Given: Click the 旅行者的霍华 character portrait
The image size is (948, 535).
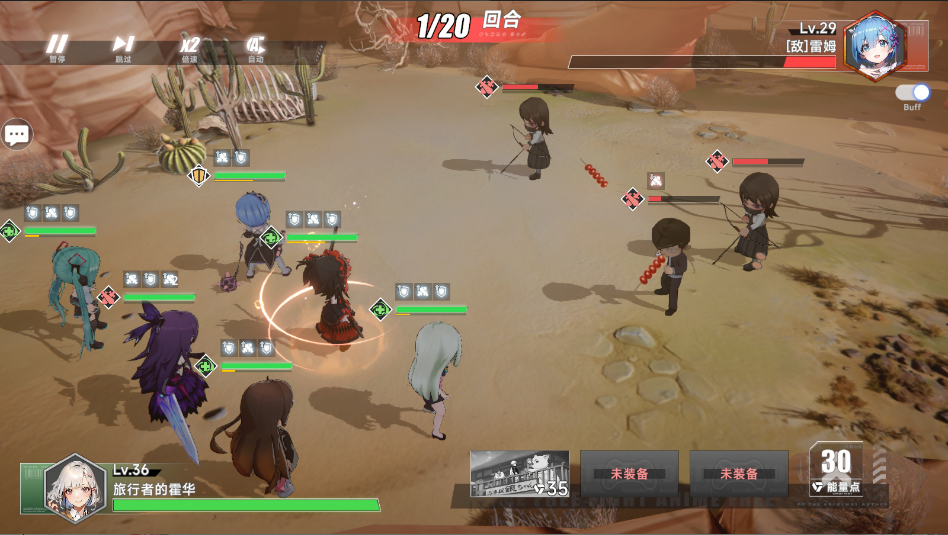Looking at the screenshot, I should [x=75, y=485].
